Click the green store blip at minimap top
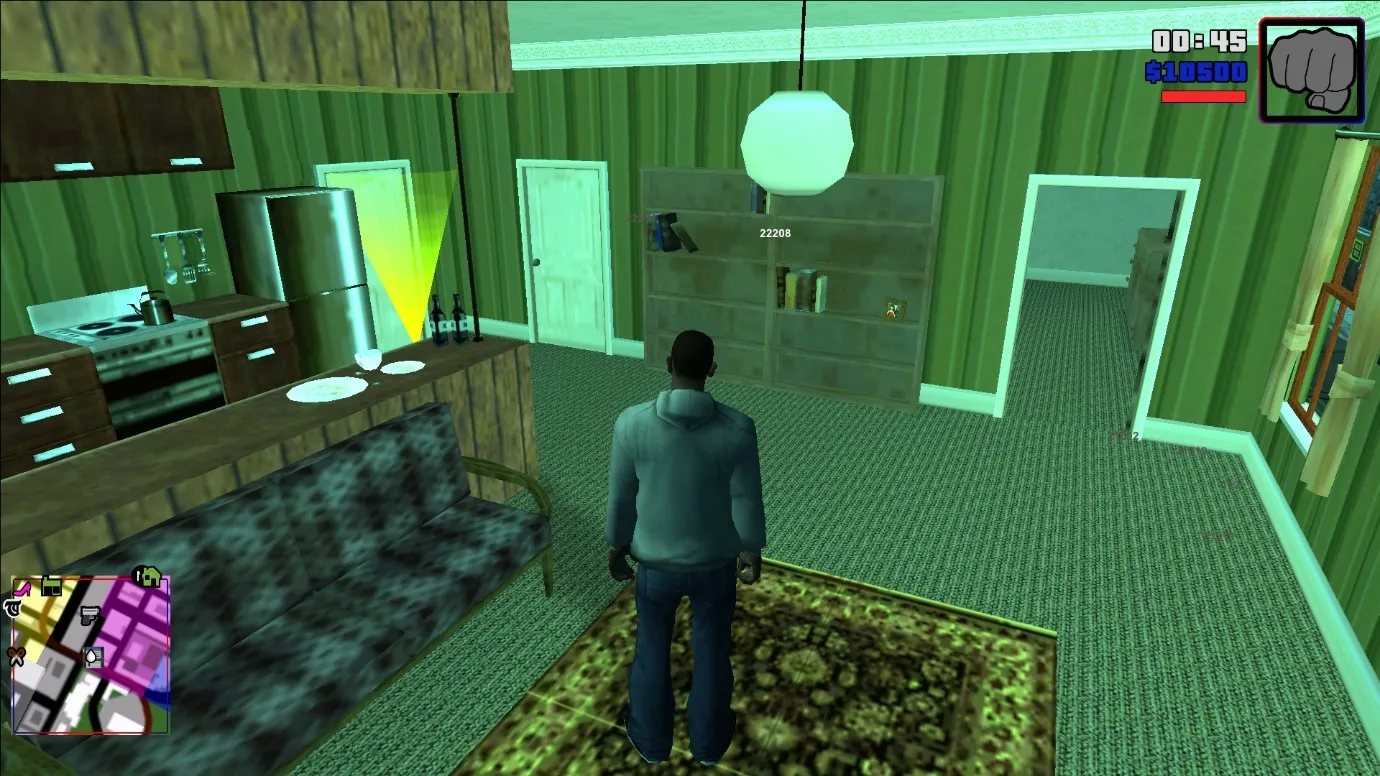 coord(52,585)
